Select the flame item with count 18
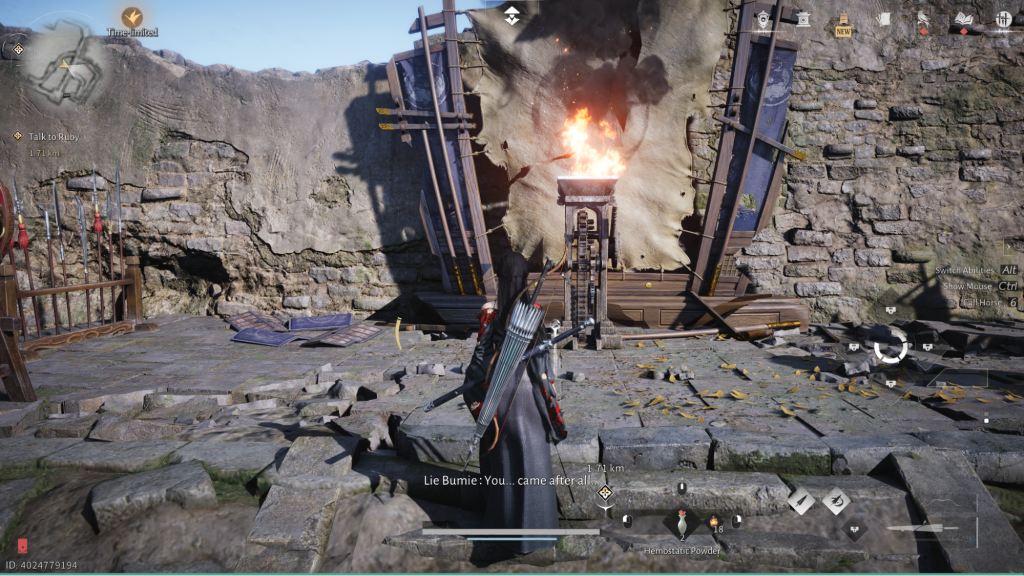Image resolution: width=1024 pixels, height=576 pixels. pyautogui.click(x=714, y=521)
